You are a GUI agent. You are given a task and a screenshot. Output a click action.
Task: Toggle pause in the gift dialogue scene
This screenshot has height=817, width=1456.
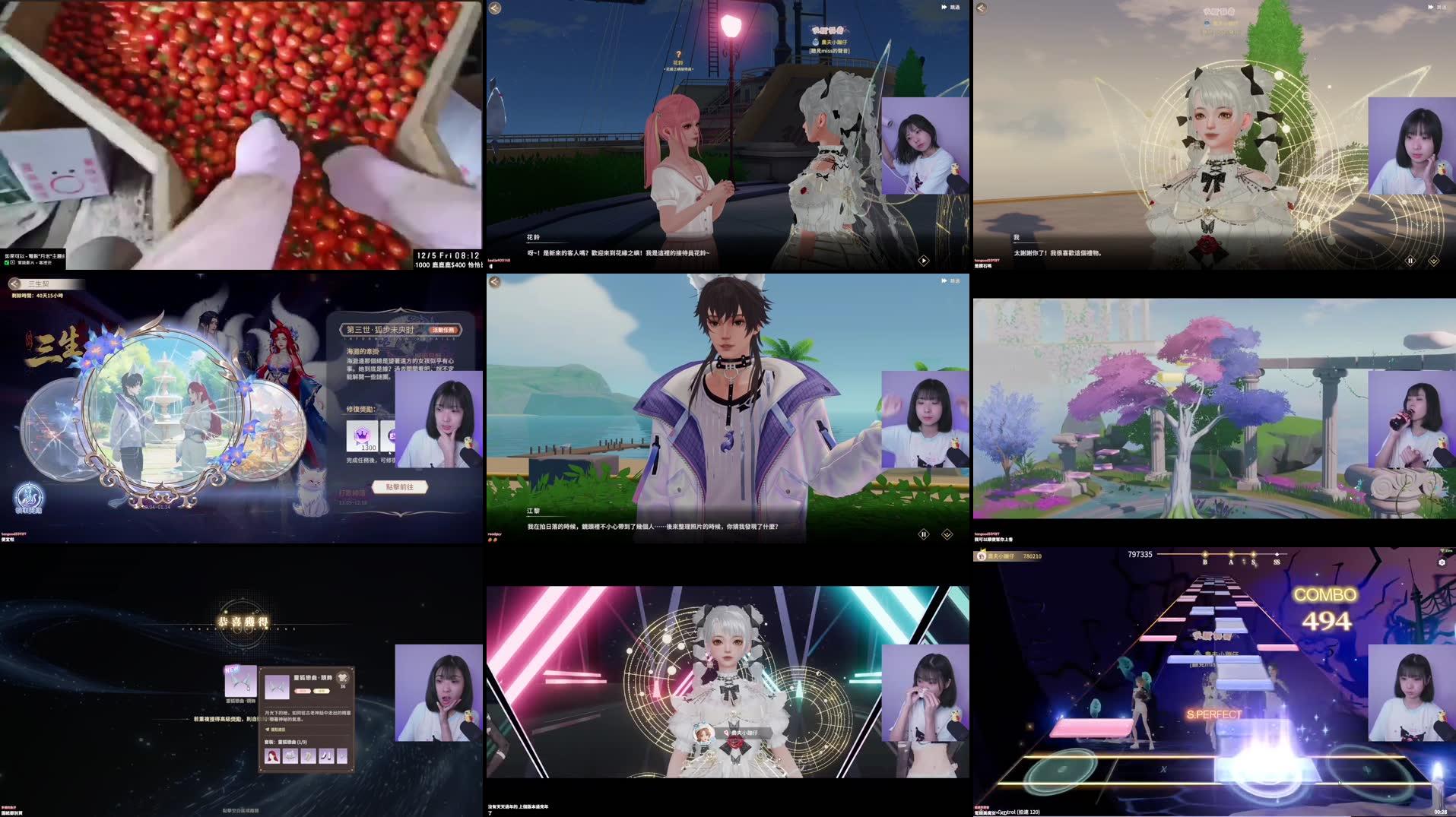tap(1411, 261)
